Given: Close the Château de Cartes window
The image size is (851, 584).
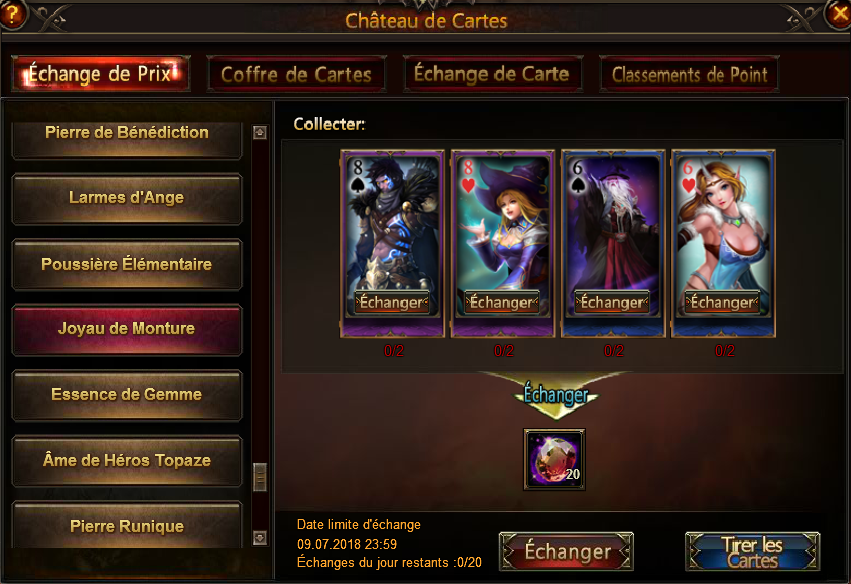Looking at the screenshot, I should click(x=838, y=14).
